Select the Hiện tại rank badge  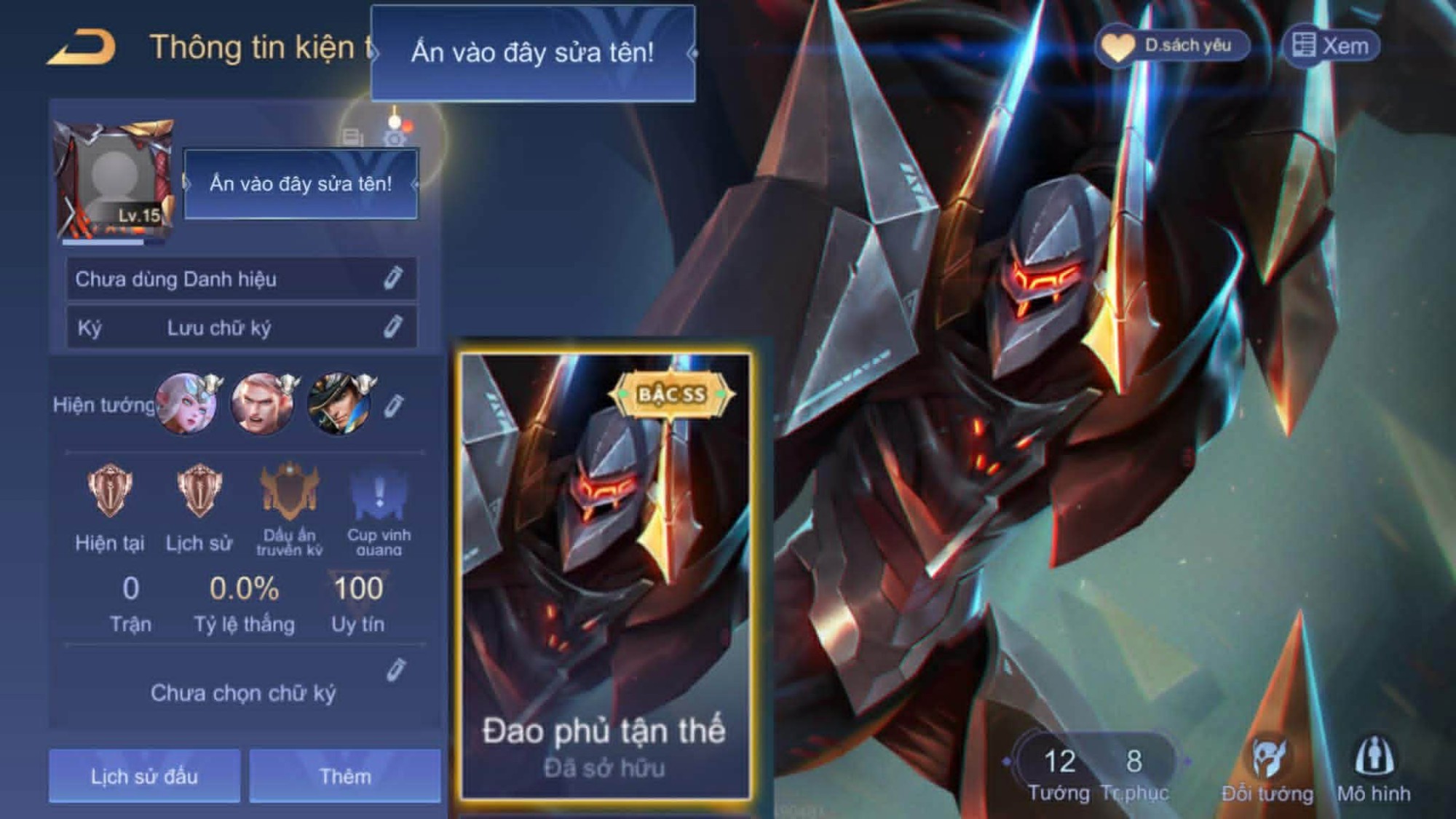point(110,491)
